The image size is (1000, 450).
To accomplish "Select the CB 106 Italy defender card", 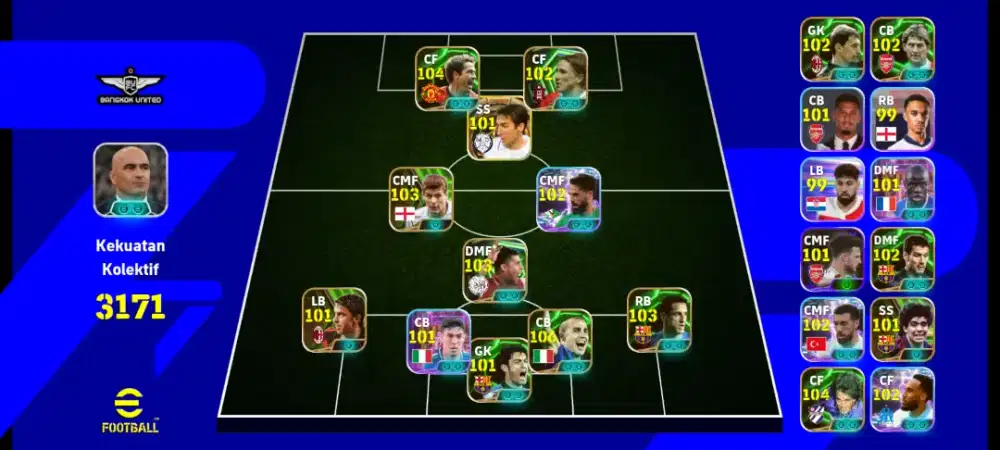I will coord(559,341).
